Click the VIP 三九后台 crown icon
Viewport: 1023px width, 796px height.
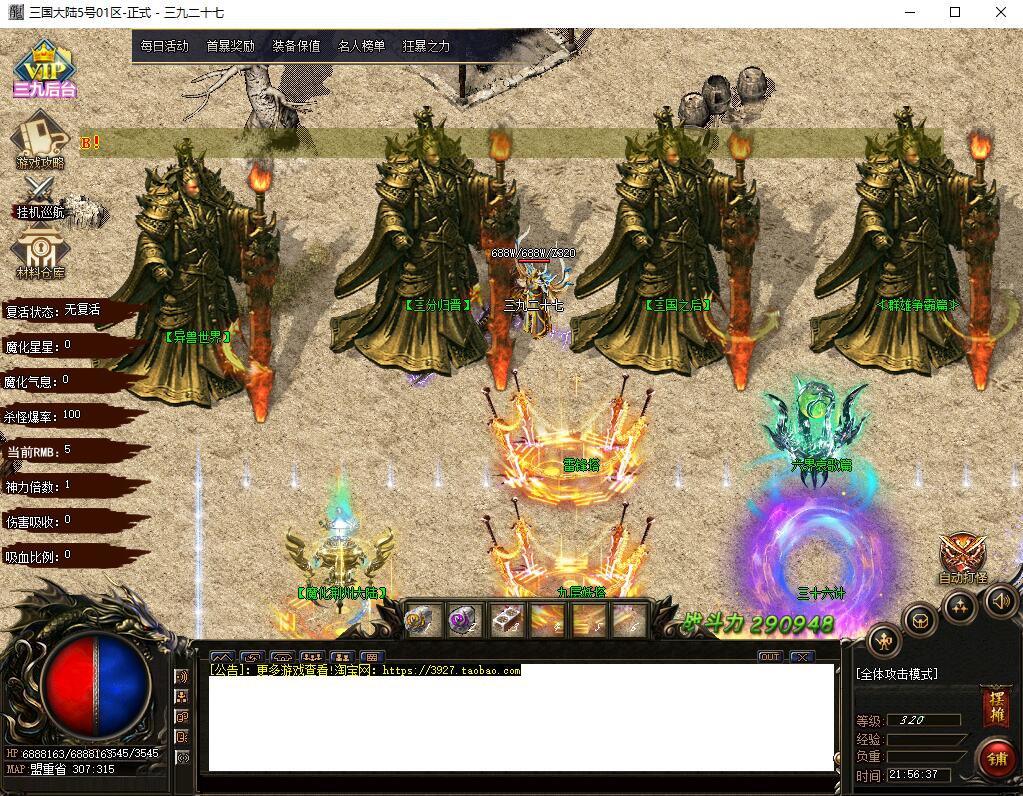[x=45, y=68]
